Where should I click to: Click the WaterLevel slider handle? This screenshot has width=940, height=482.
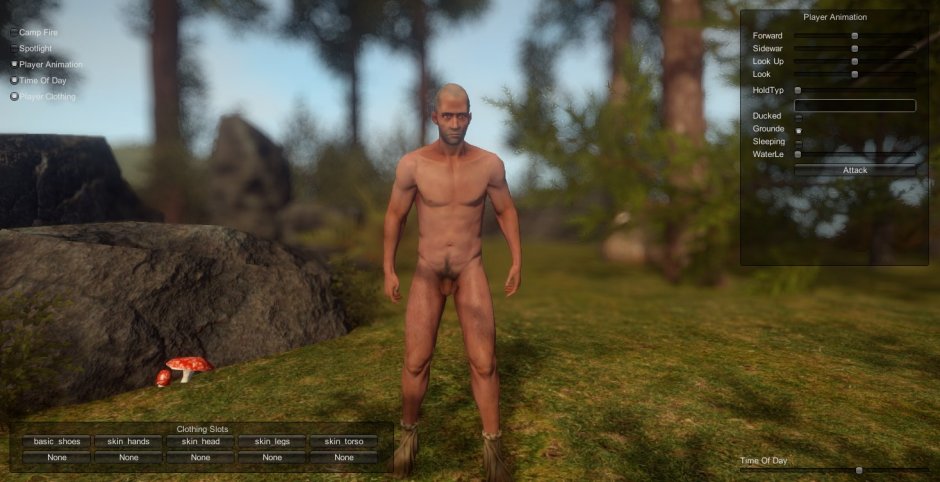798,154
